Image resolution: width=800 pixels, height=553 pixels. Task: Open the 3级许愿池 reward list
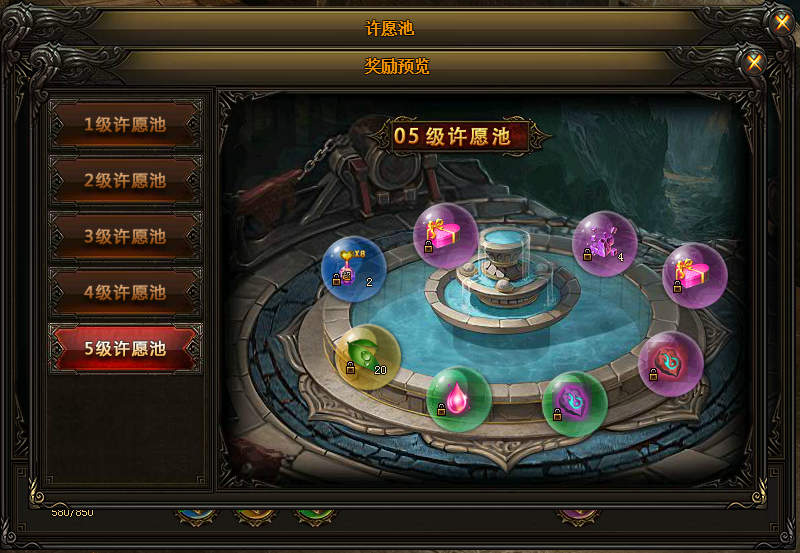125,237
